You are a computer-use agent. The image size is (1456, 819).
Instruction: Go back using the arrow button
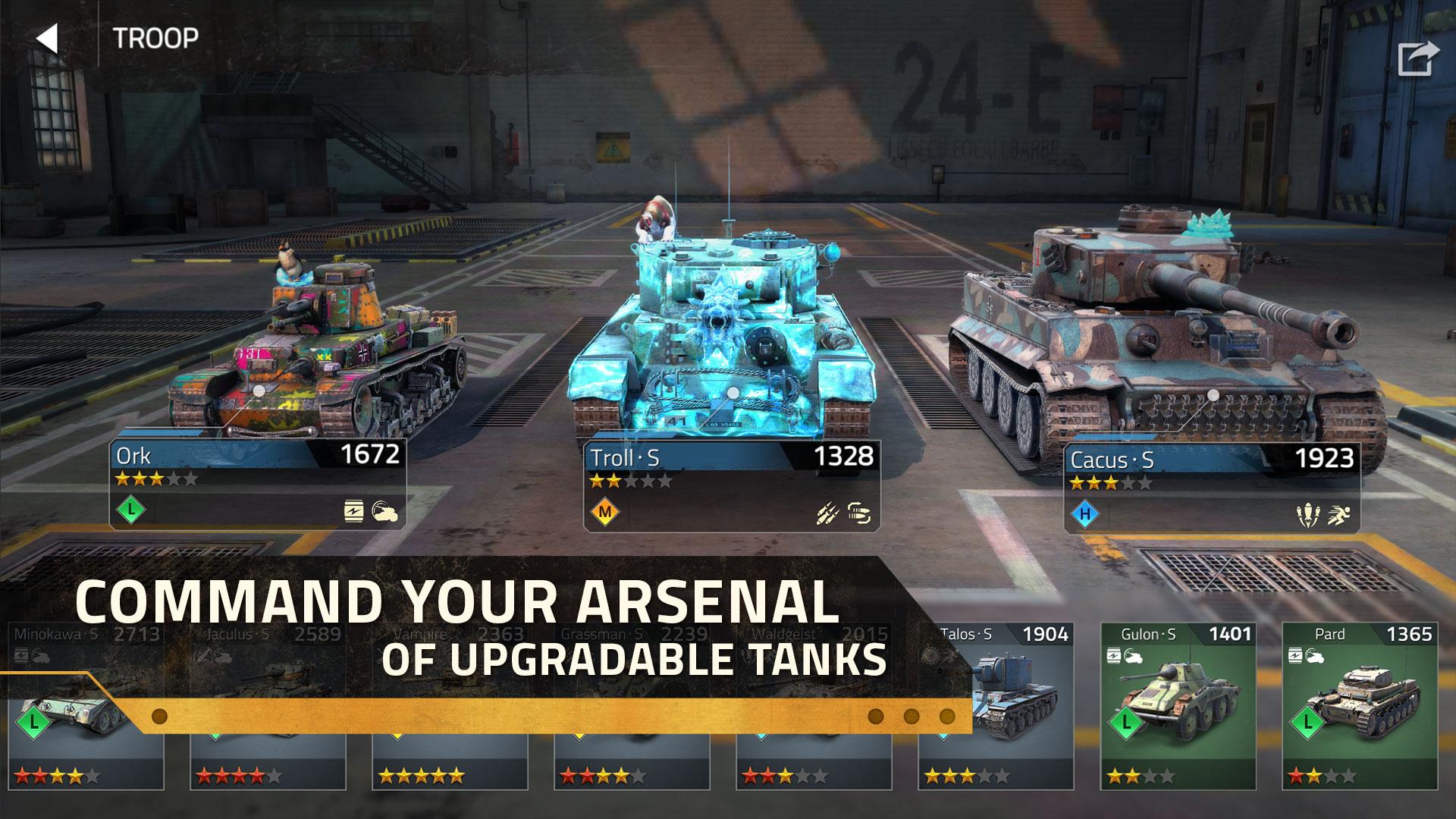[47, 38]
